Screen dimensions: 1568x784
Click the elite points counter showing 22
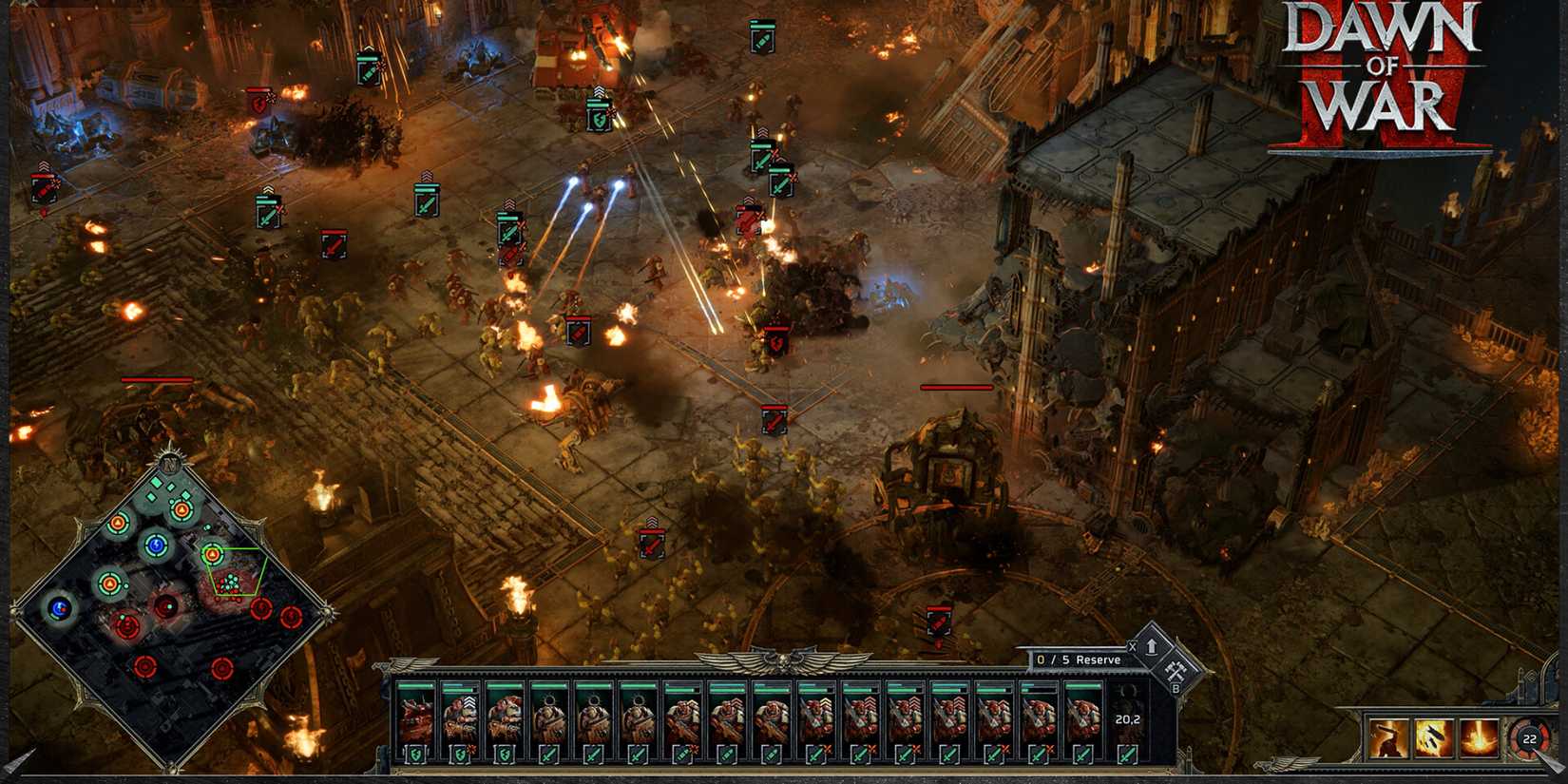(x=1529, y=738)
